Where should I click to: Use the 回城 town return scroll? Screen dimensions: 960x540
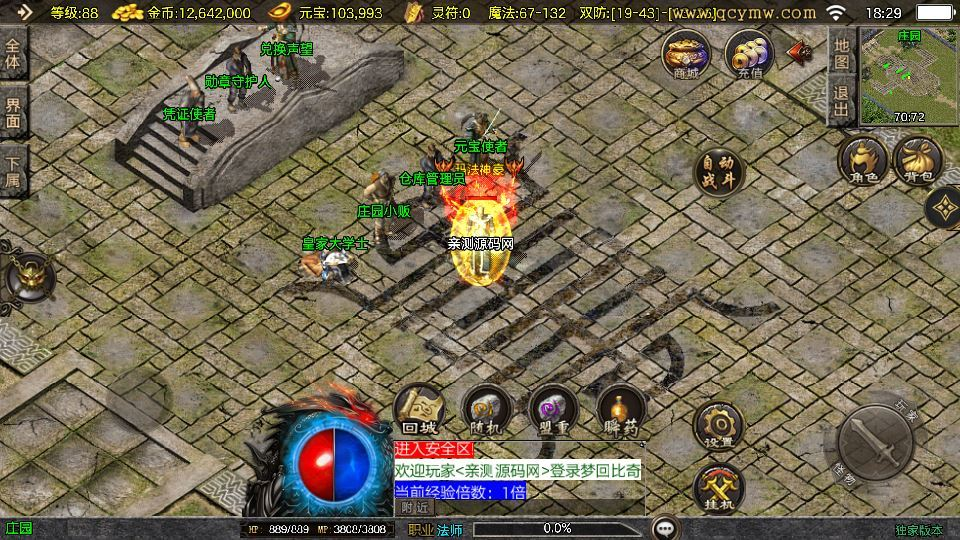click(x=419, y=410)
